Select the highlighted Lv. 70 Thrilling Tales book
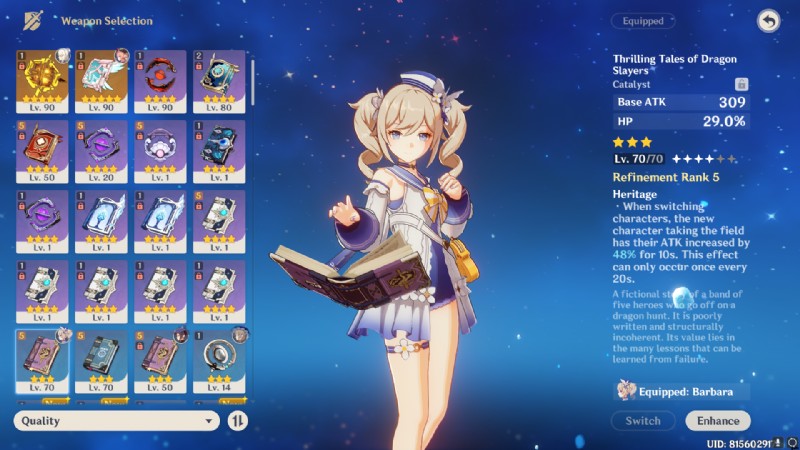This screenshot has width=800, height=450. 42,357
